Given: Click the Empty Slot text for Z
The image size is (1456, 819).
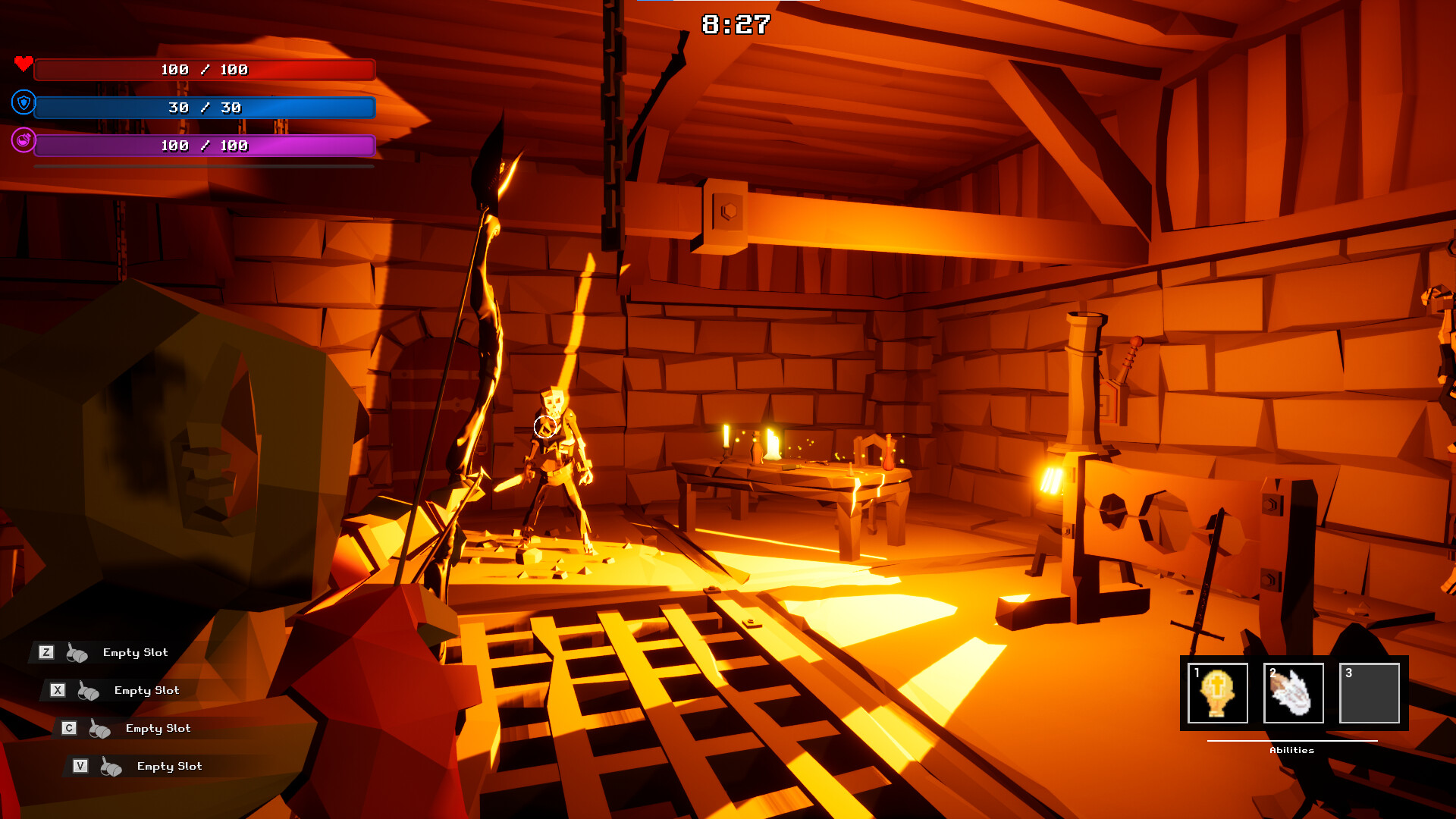Looking at the screenshot, I should [135, 652].
